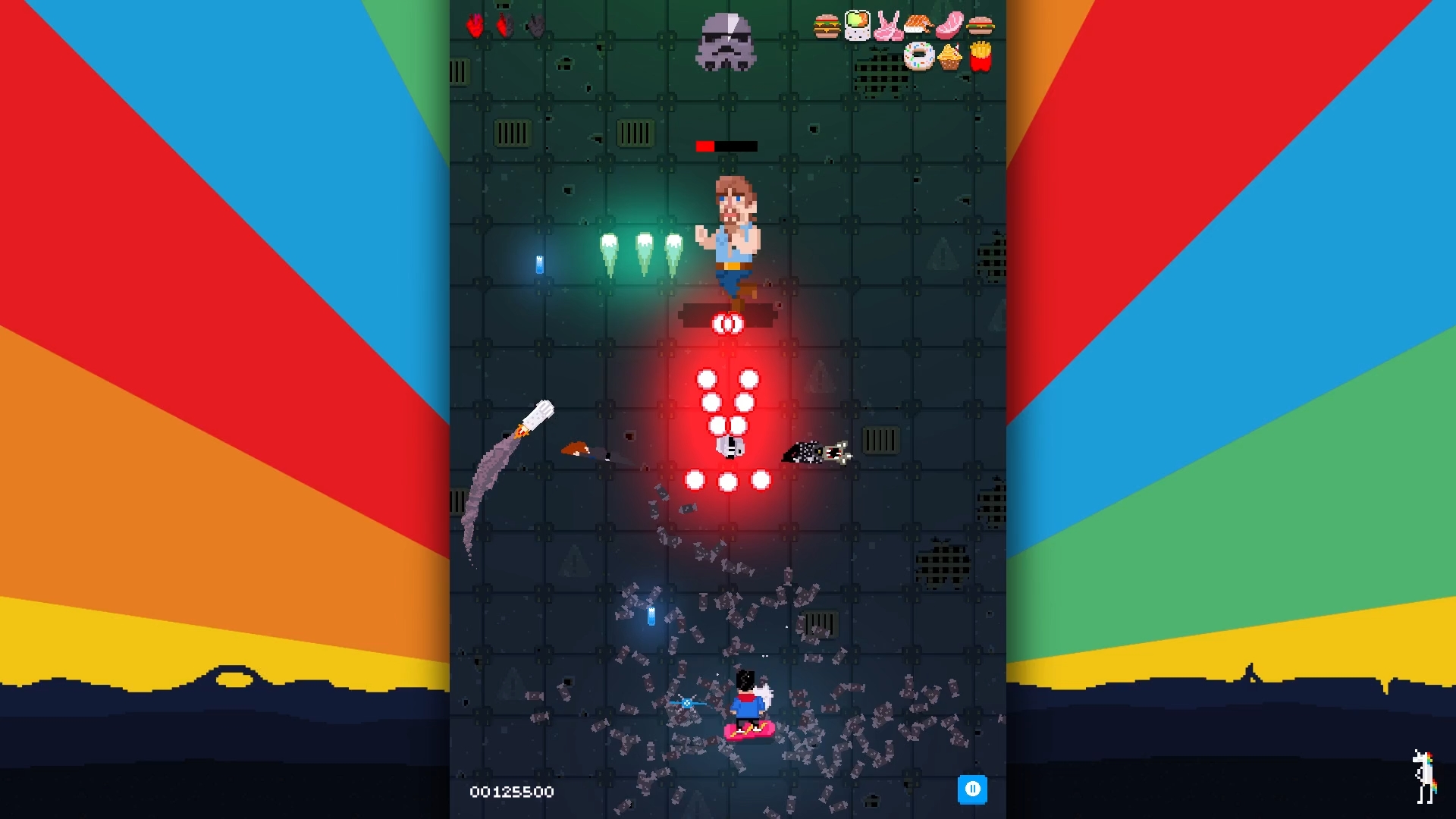
Task: Click the french fries icon
Action: point(981,56)
